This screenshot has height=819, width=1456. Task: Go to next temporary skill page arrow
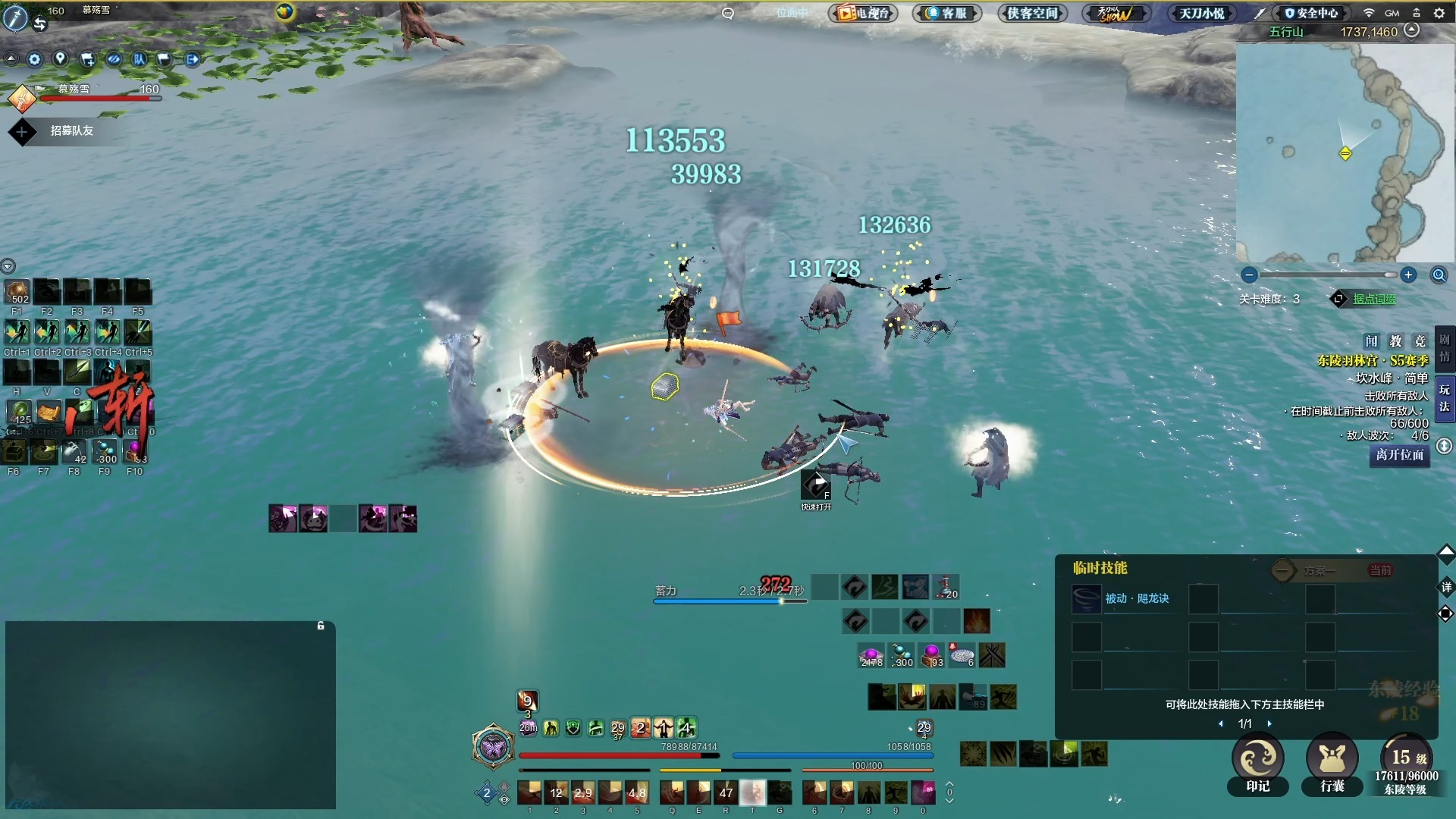coord(1269,724)
